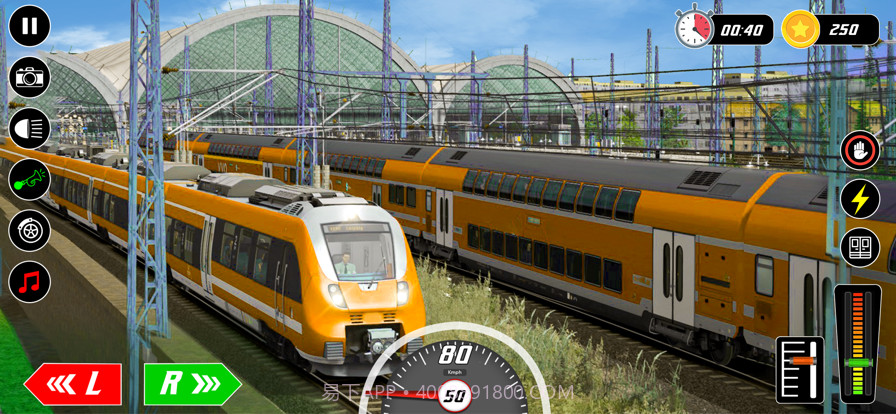The width and height of the screenshot is (896, 414).
Task: Switch track right with R arrow
Action: tap(192, 384)
